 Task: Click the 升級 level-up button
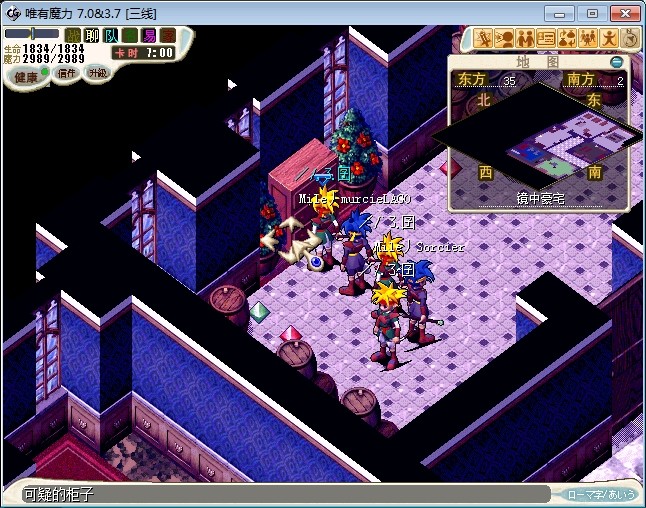point(97,73)
